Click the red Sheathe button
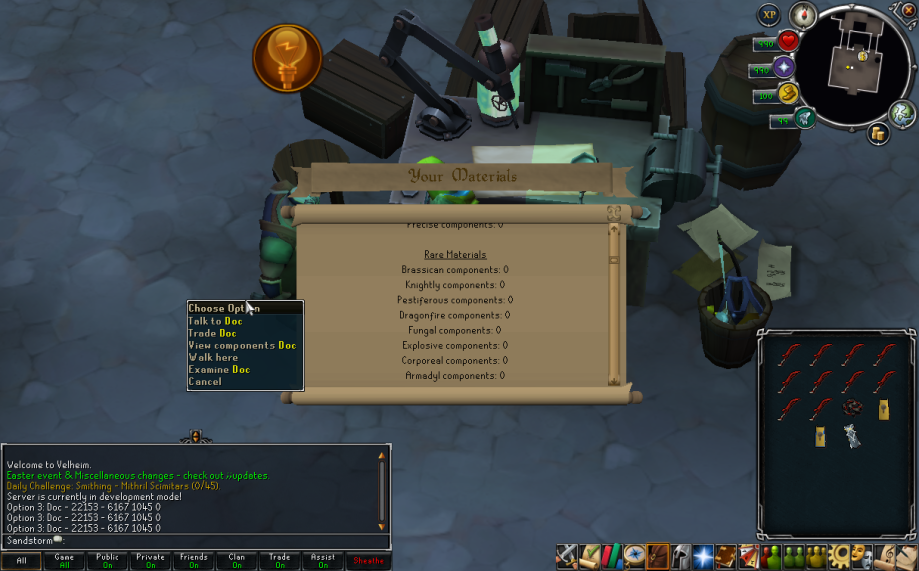The width and height of the screenshot is (919, 571). coord(369,561)
